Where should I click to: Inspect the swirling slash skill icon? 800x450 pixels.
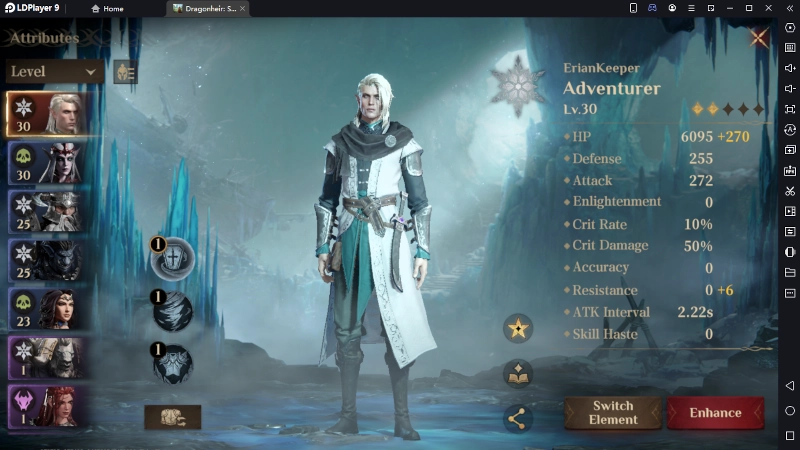(x=172, y=311)
